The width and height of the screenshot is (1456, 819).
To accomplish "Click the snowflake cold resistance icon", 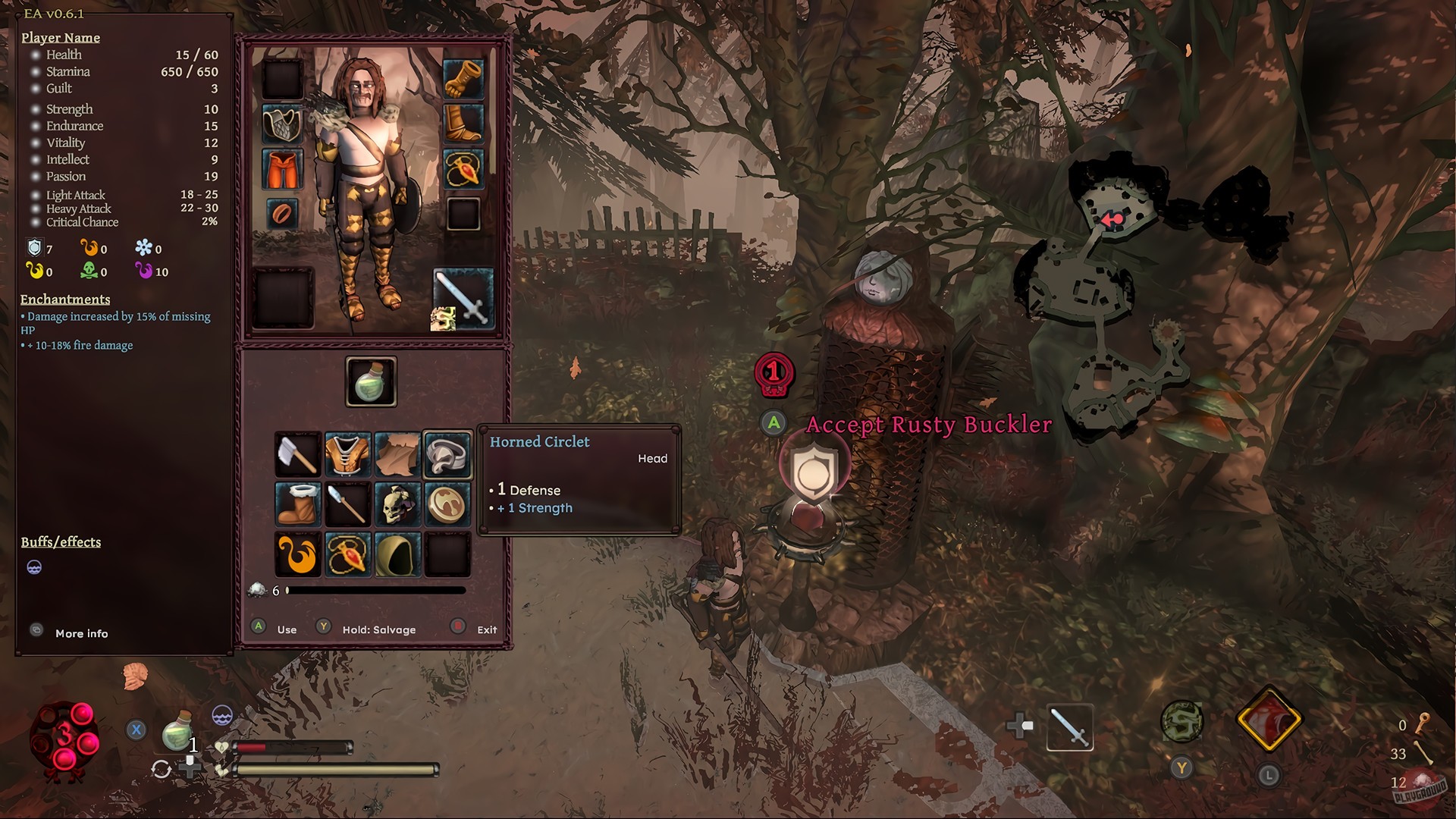I will 144,249.
